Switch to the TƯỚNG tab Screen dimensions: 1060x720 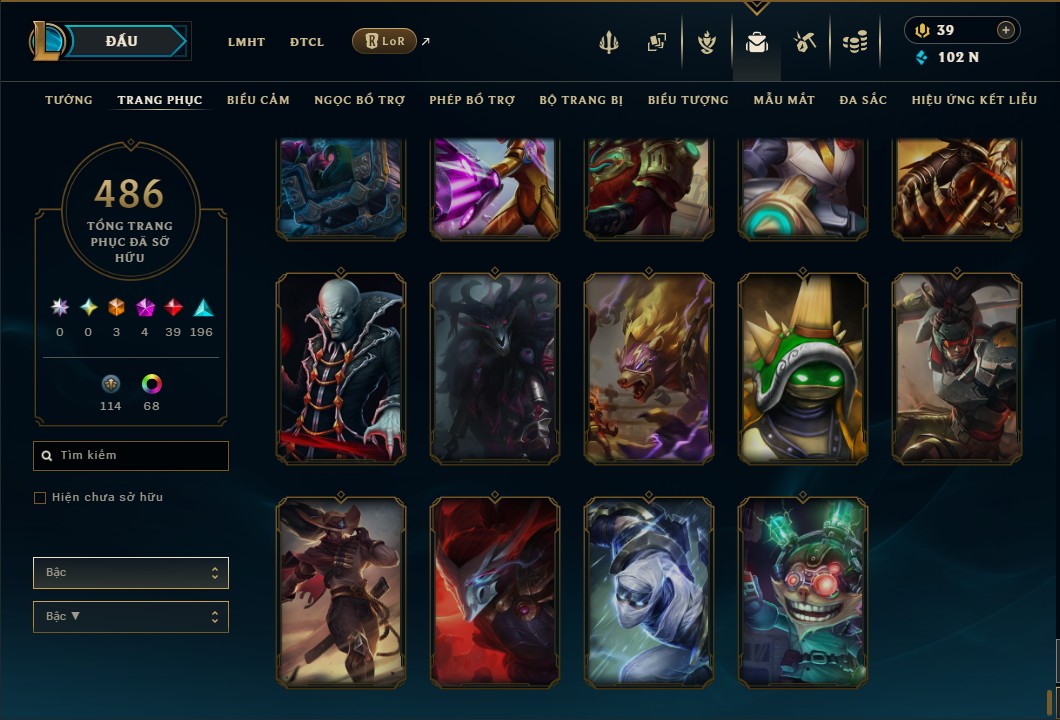(x=69, y=100)
